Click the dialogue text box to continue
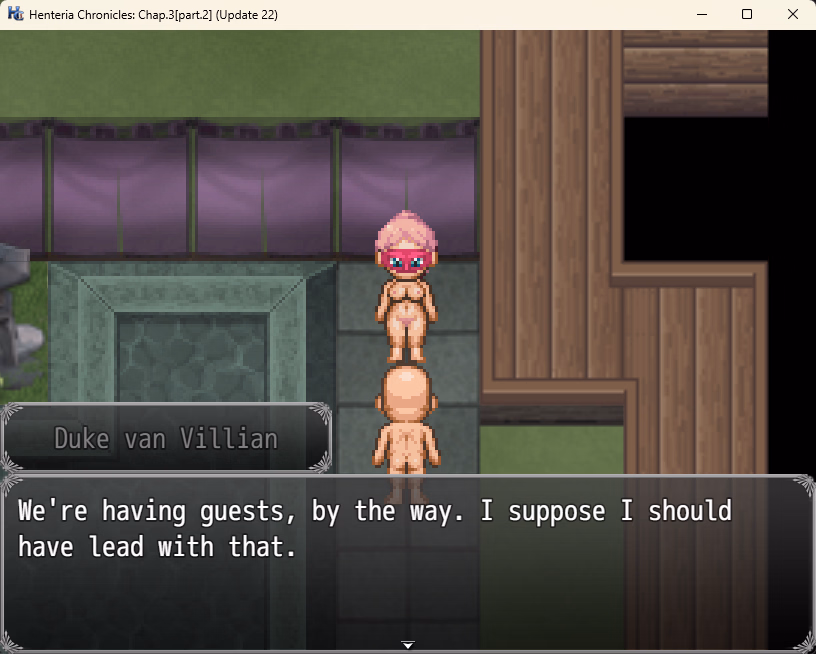Screen dimensions: 816x654 pyautogui.click(x=407, y=562)
